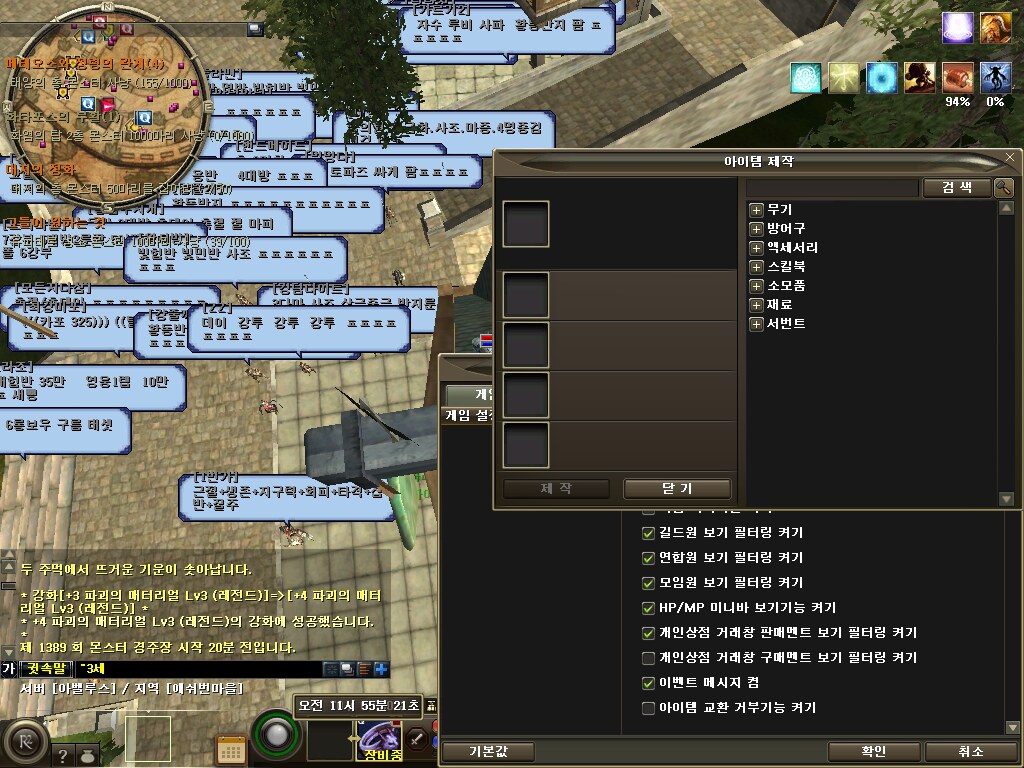Select the purple light pillar buff icon

[958, 28]
